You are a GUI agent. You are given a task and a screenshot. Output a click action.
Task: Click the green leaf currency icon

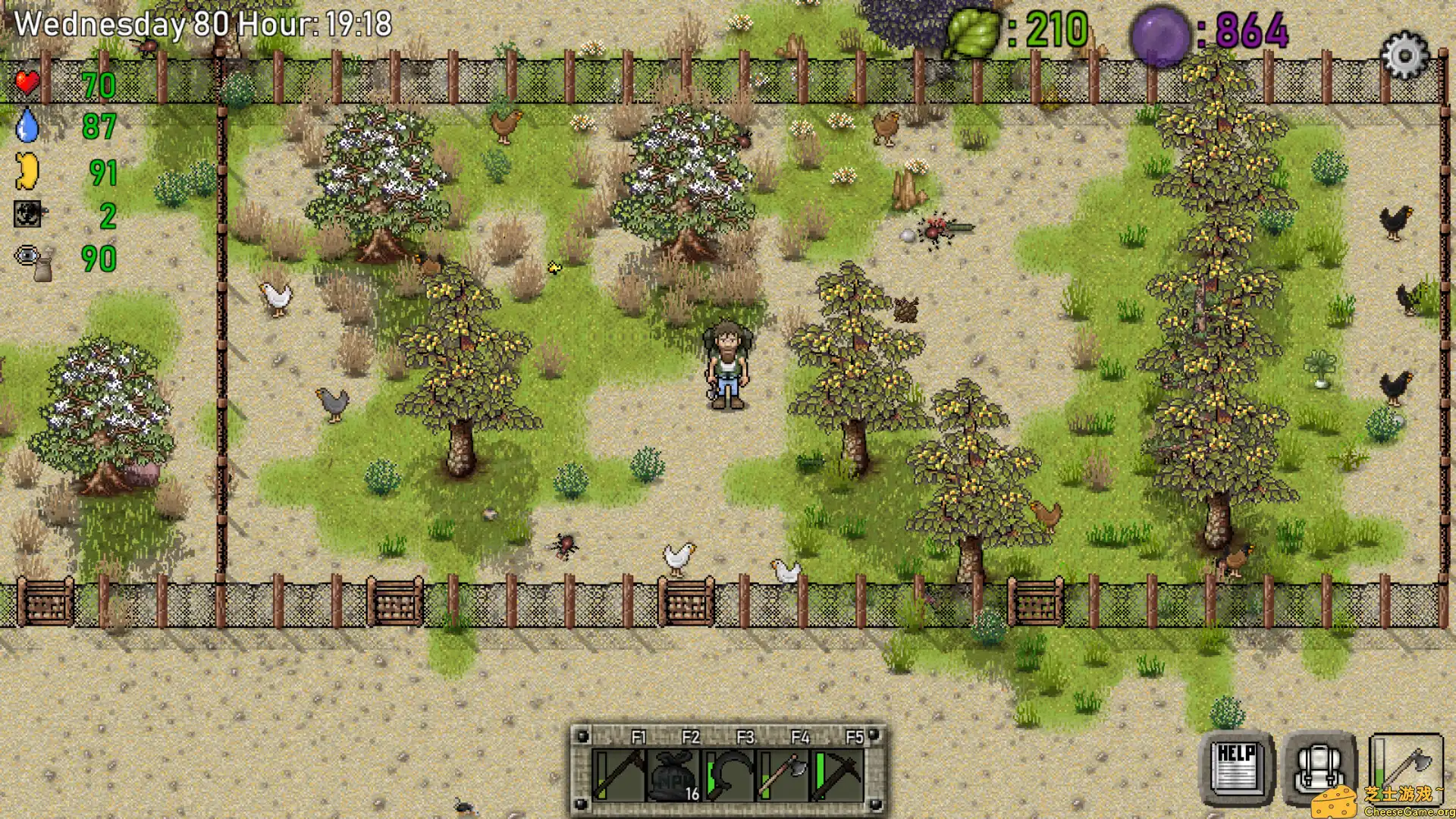(971, 30)
